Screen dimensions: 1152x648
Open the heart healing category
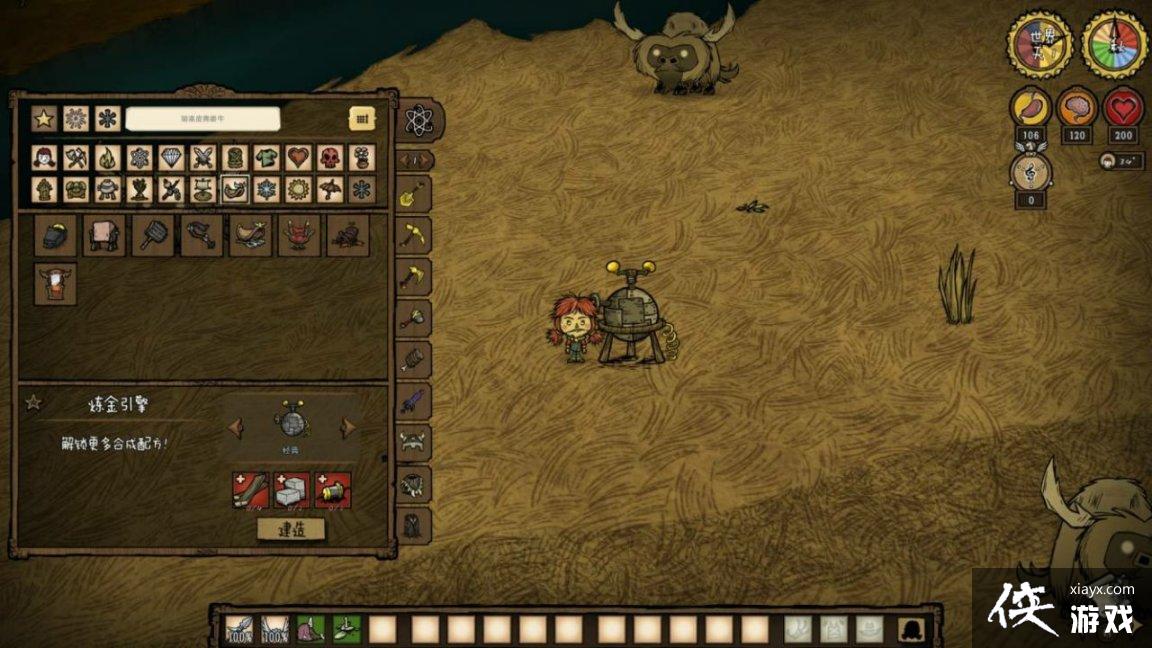298,158
